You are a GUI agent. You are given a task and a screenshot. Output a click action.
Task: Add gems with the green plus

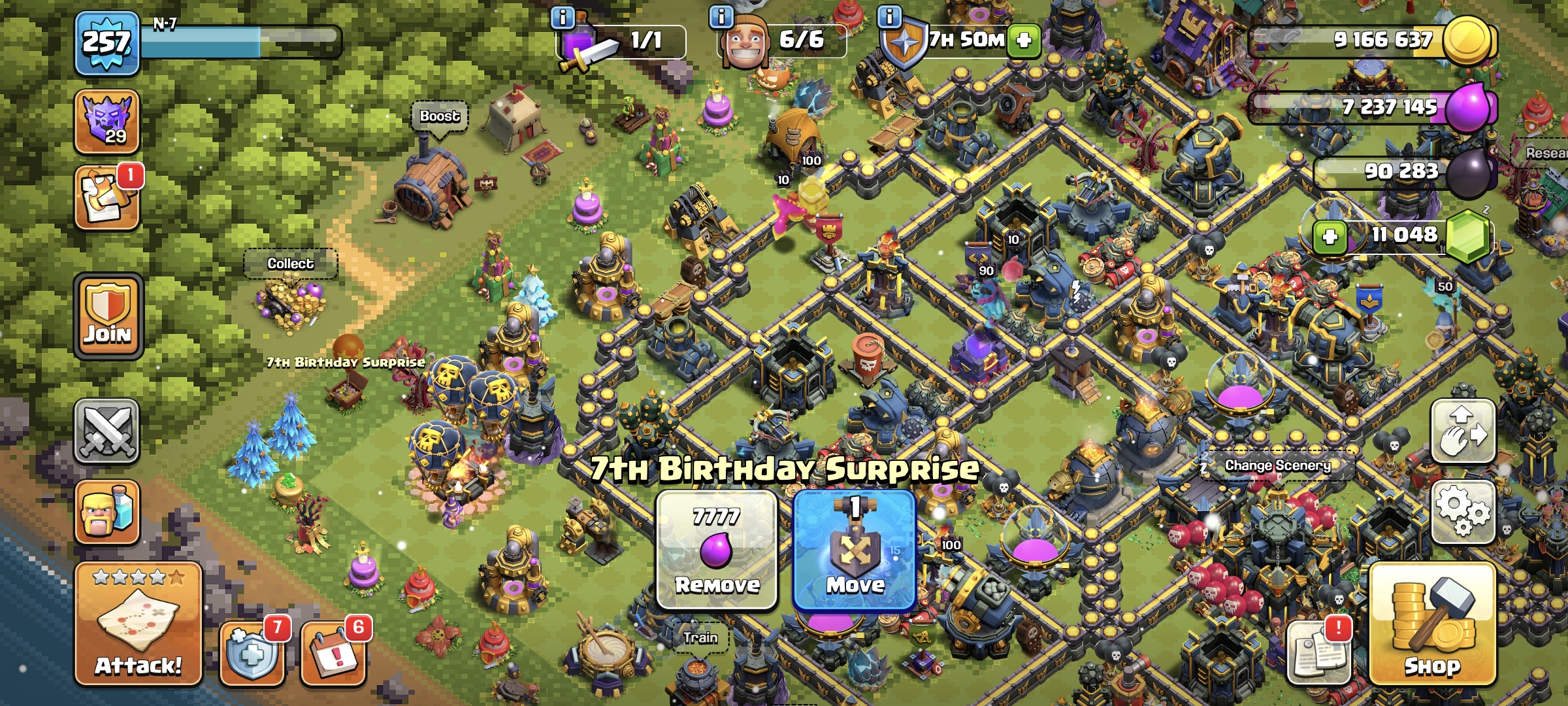point(1330,236)
